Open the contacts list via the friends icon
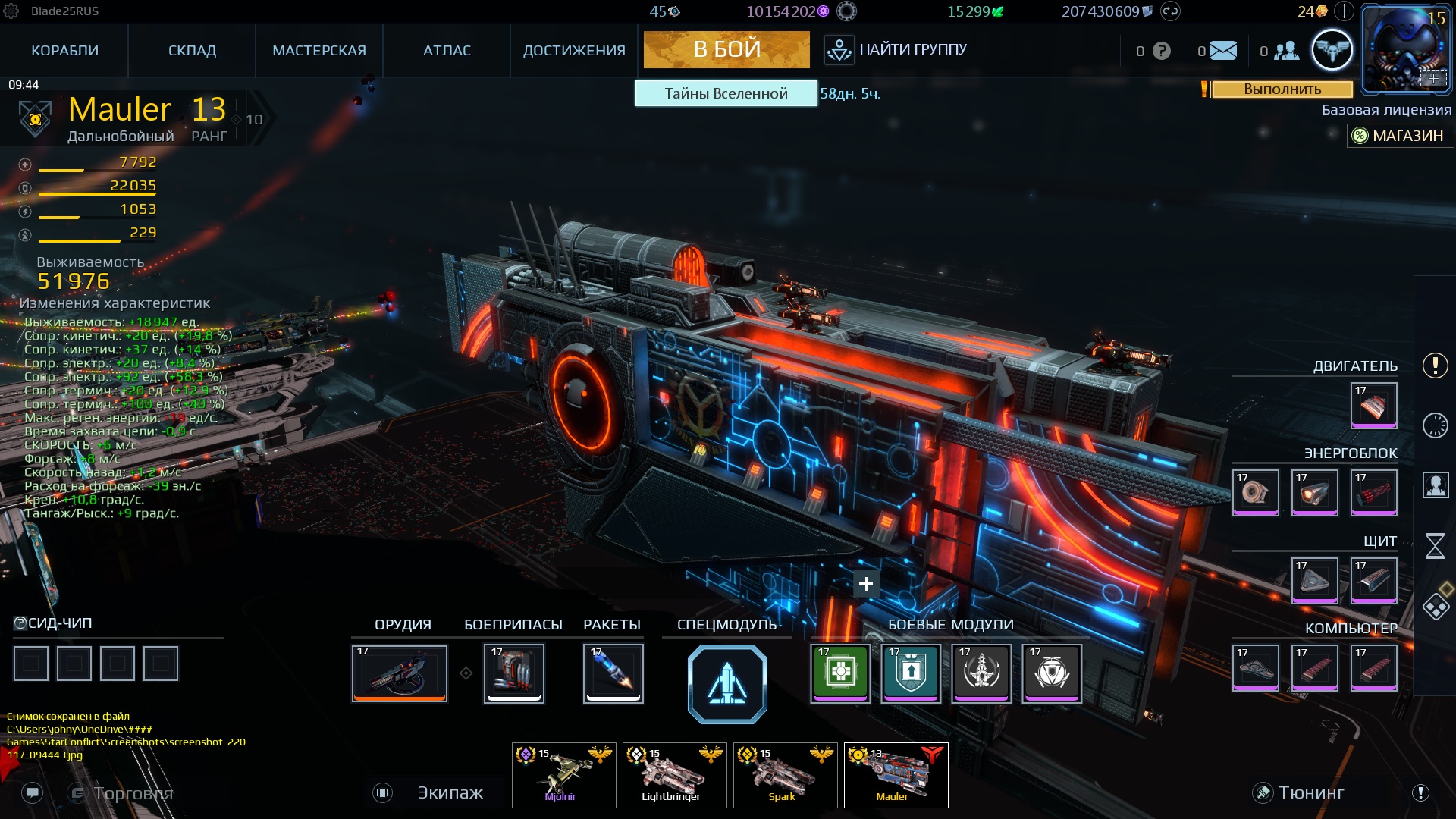 [x=1287, y=50]
